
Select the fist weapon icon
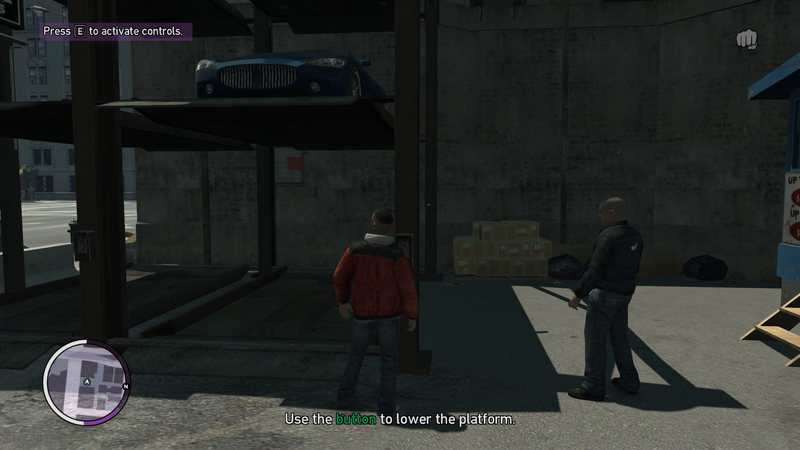coord(746,39)
